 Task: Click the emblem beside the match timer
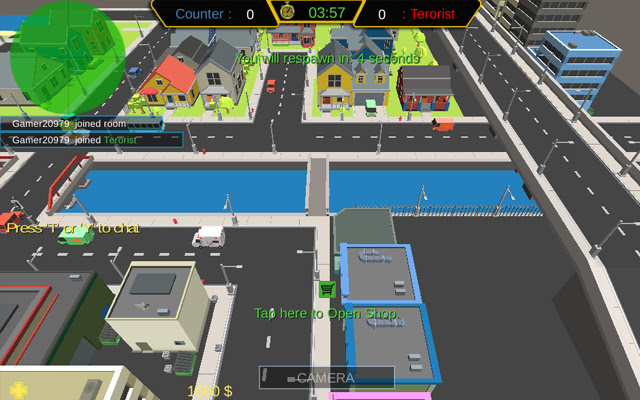(287, 13)
